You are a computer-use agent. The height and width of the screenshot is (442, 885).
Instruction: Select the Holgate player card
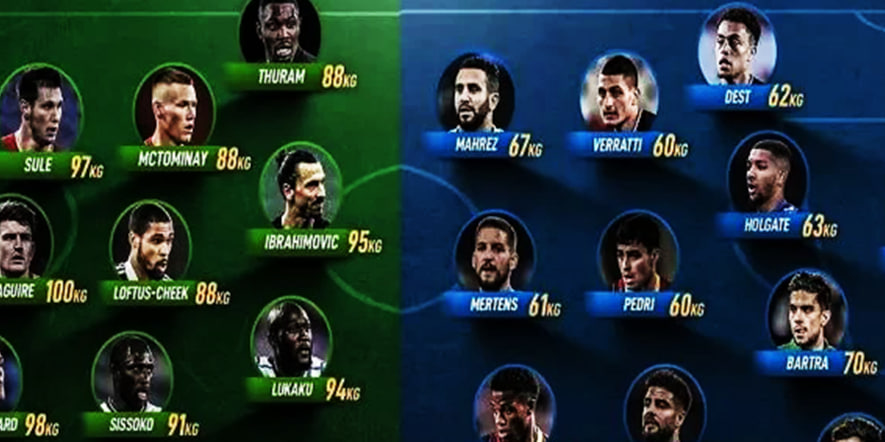(767, 175)
